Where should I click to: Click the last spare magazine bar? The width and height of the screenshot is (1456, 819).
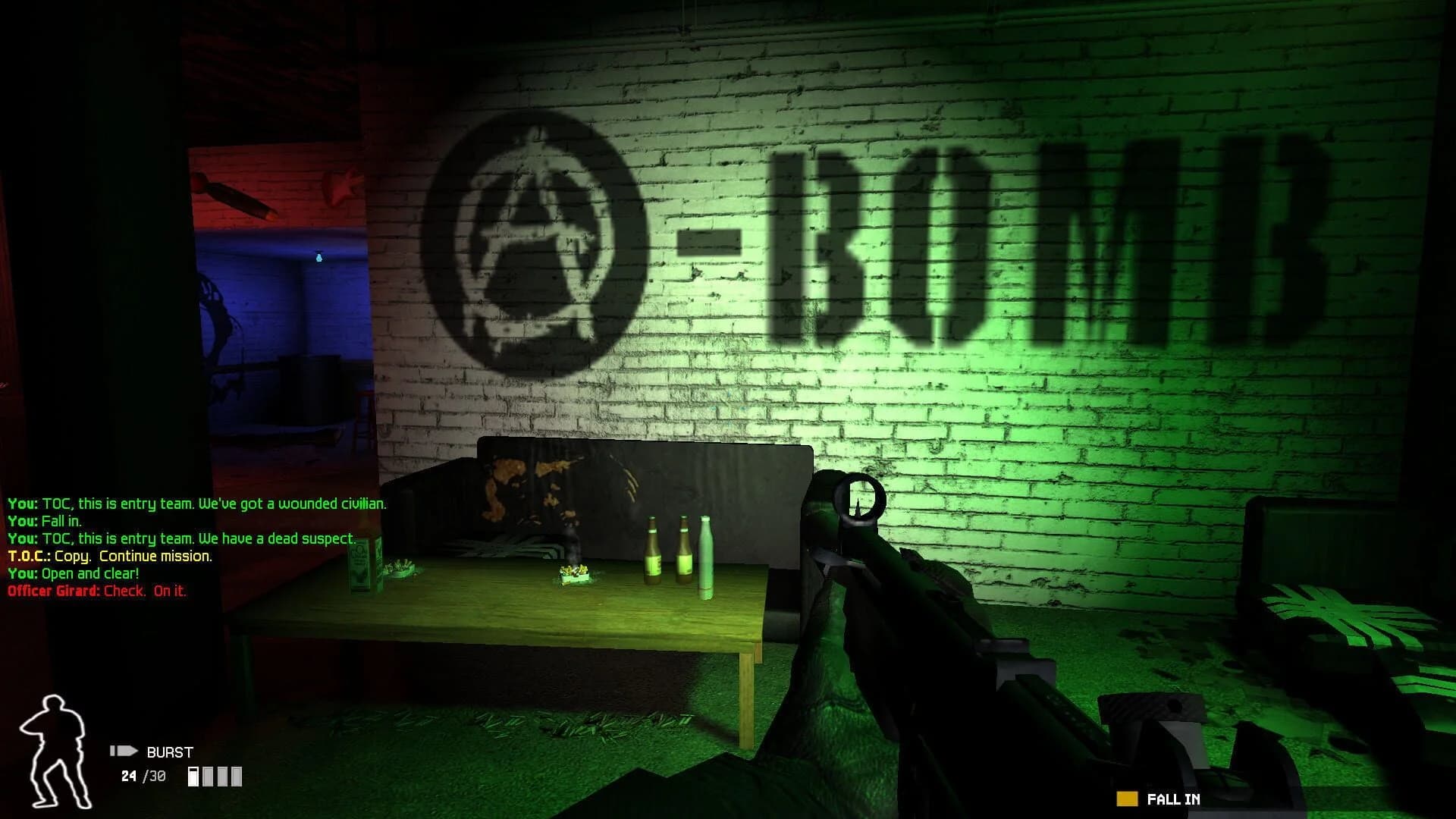[235, 777]
